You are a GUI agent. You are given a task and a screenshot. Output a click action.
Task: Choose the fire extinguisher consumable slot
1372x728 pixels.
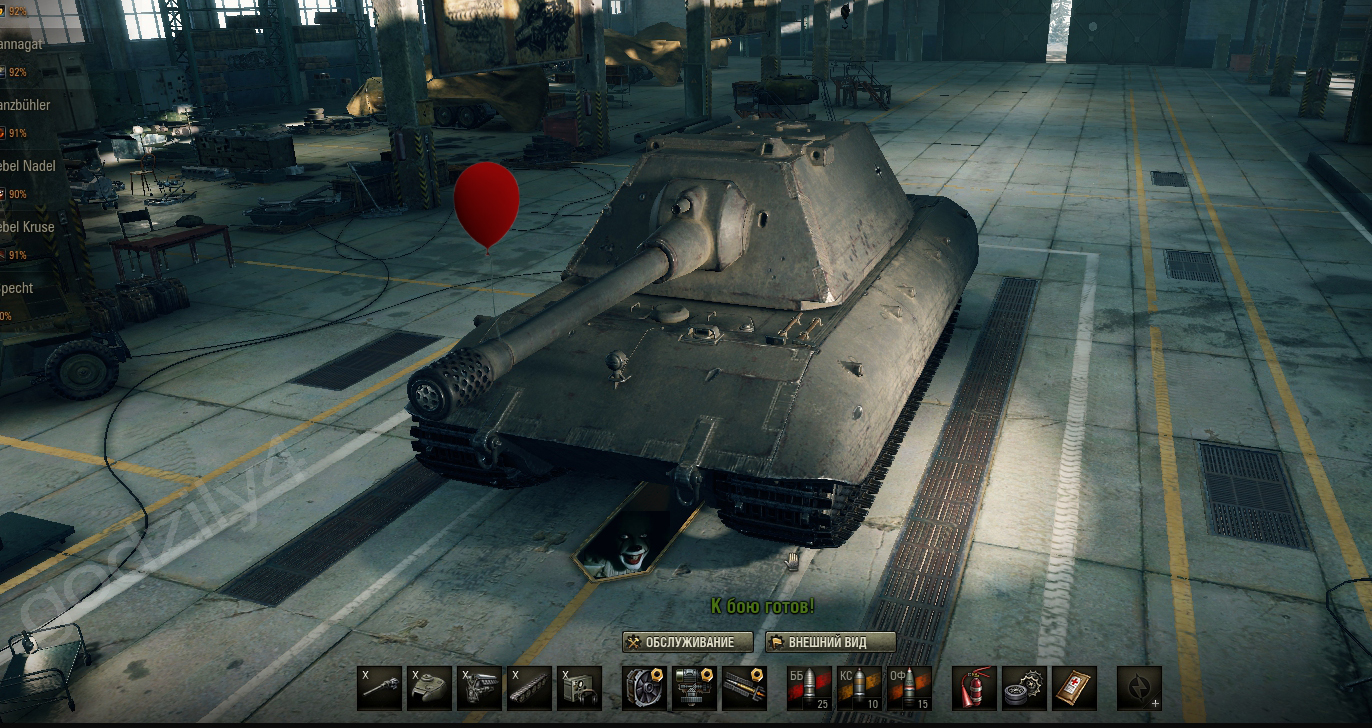[x=974, y=688]
